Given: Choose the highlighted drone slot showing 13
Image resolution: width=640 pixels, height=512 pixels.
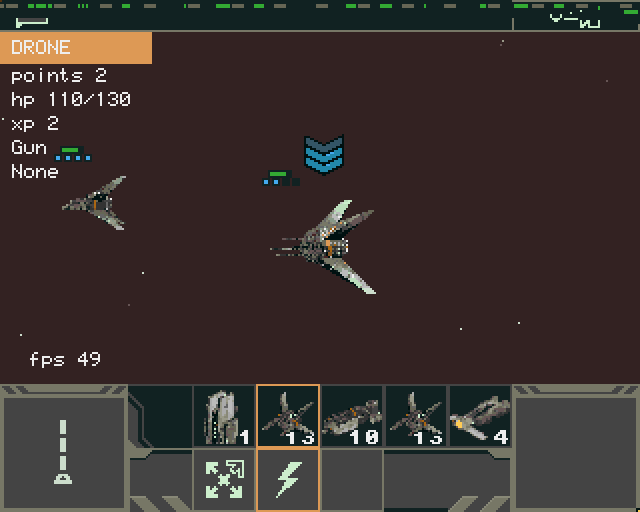Looking at the screenshot, I should [288, 416].
